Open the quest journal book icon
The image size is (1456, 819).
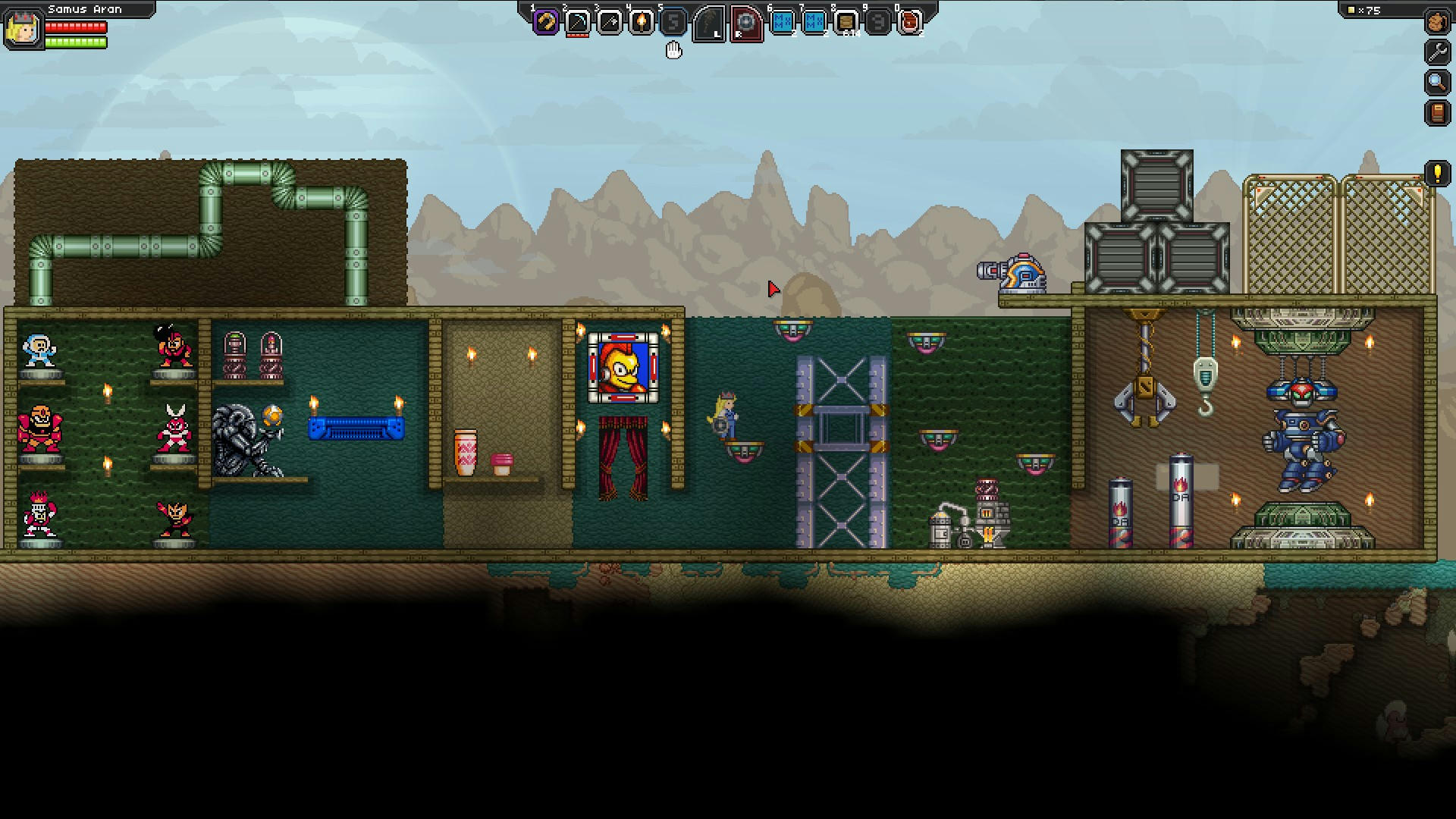click(1438, 110)
